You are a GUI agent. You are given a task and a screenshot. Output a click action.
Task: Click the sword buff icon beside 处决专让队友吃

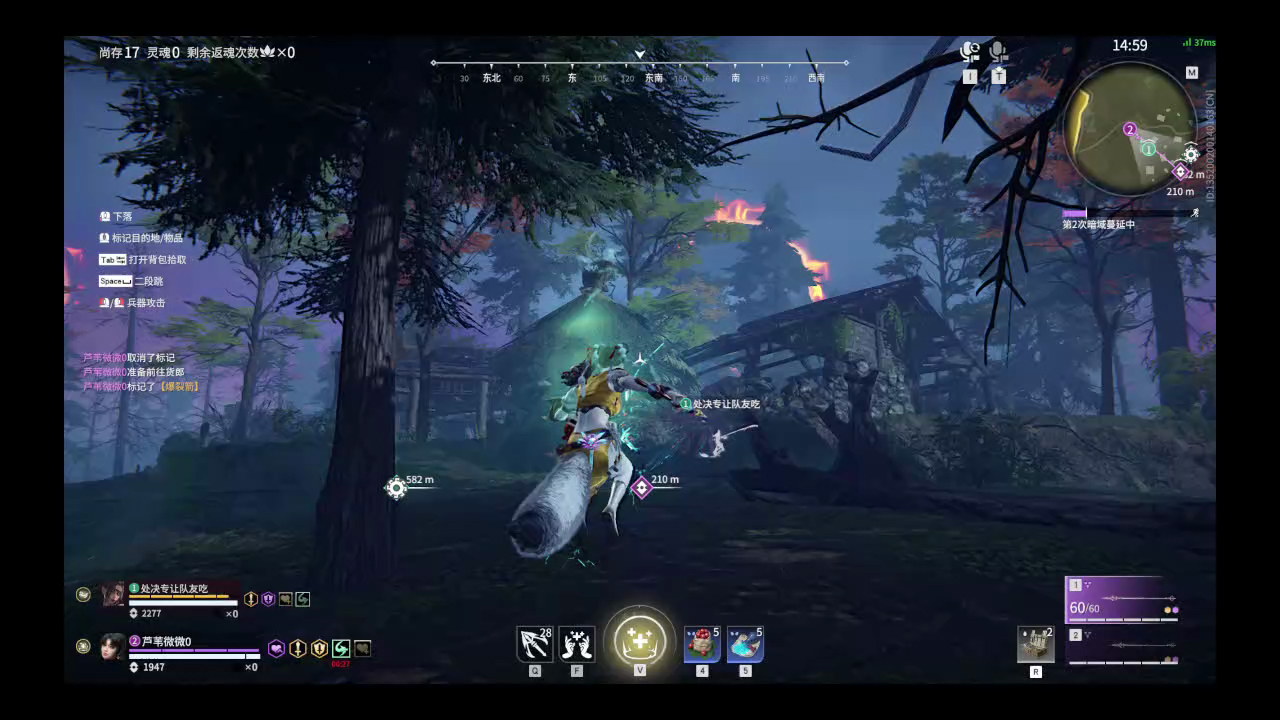(250, 599)
